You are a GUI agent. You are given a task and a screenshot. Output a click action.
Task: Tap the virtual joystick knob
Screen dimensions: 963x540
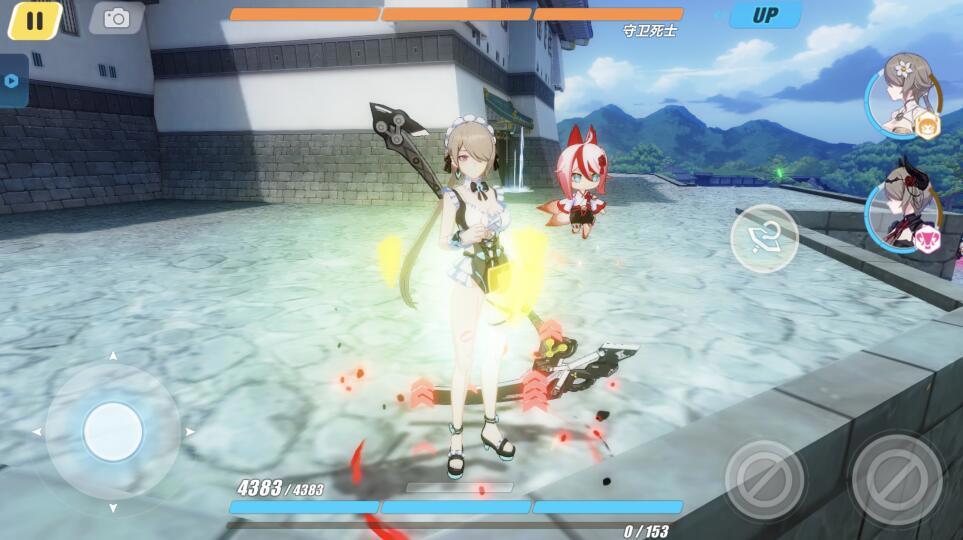(113, 432)
